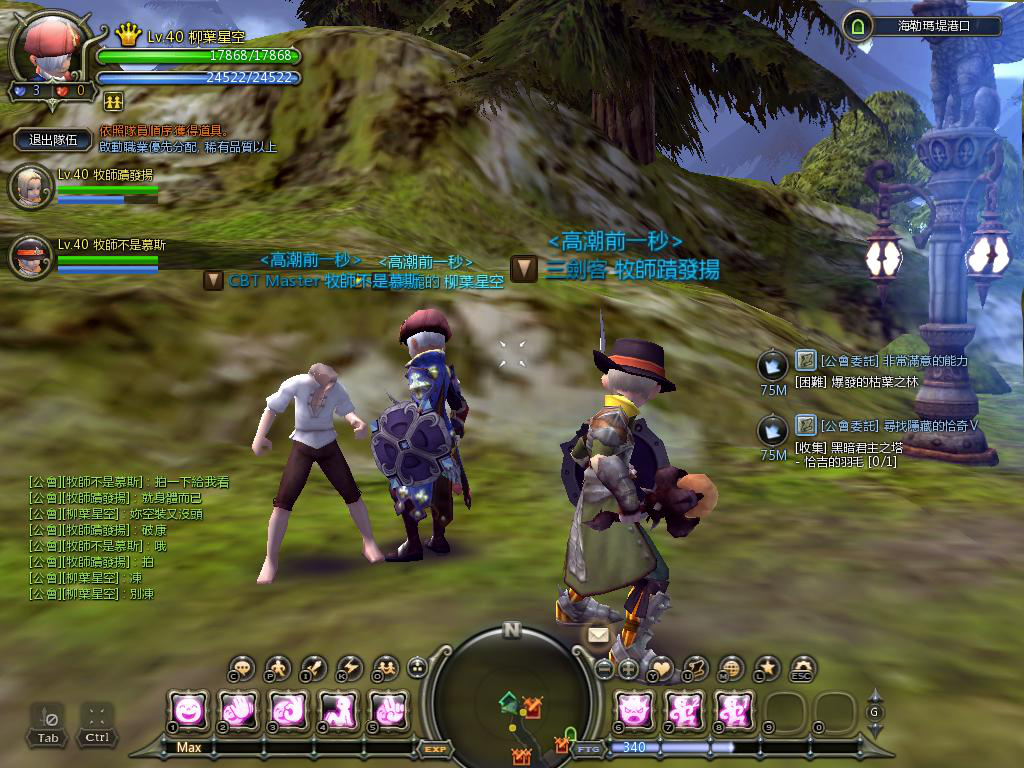Use the waving hand emote in slot 2
Image resolution: width=1024 pixels, height=768 pixels.
coord(238,711)
